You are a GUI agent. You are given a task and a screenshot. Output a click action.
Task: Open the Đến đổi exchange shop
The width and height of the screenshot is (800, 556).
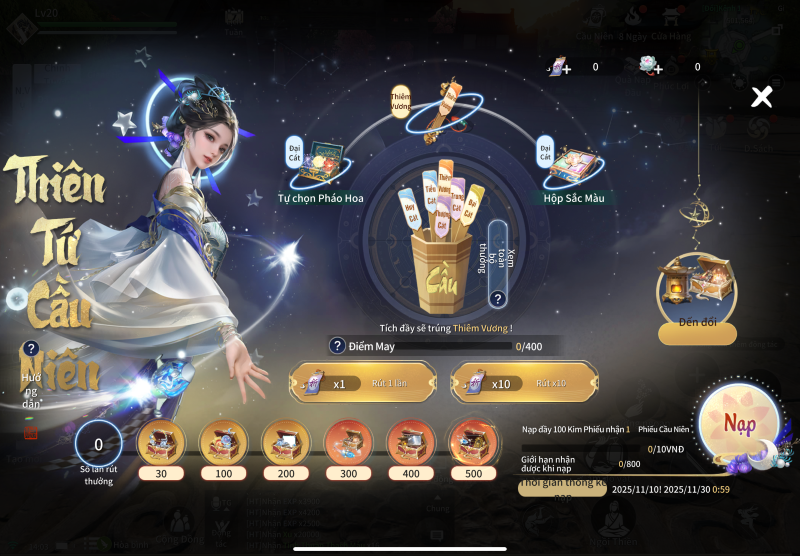698,334
